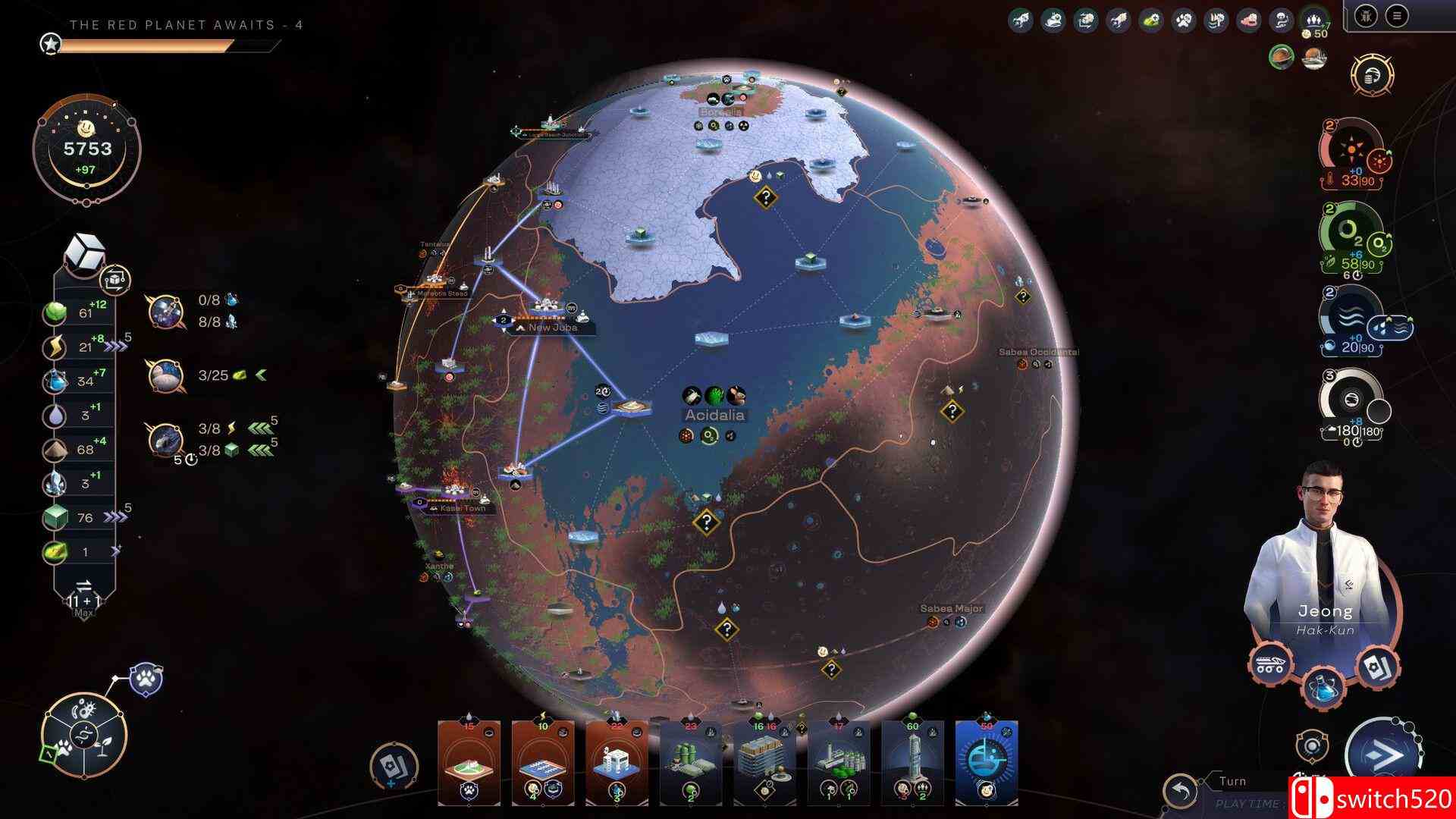Click the New Juba settlement label on the globe
This screenshot has width=1456, height=819.
(x=548, y=328)
